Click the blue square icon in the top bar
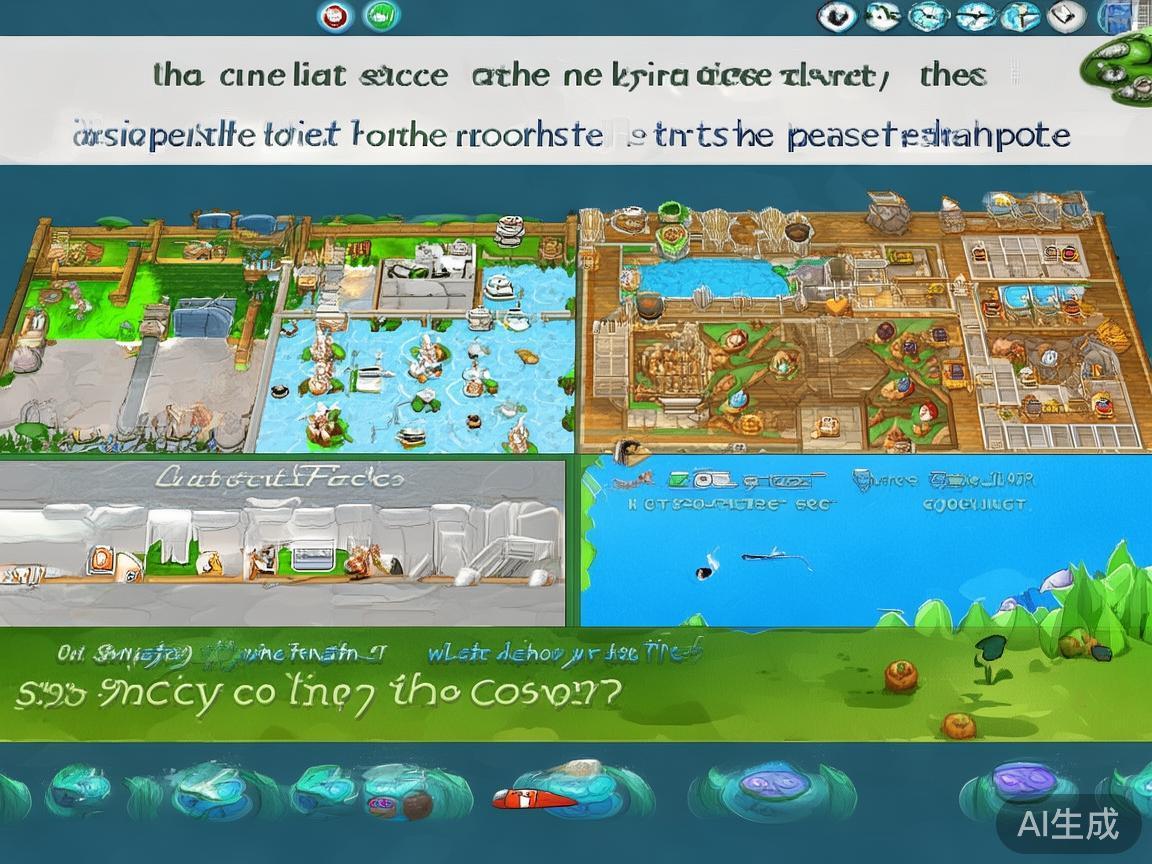 [x=1112, y=16]
